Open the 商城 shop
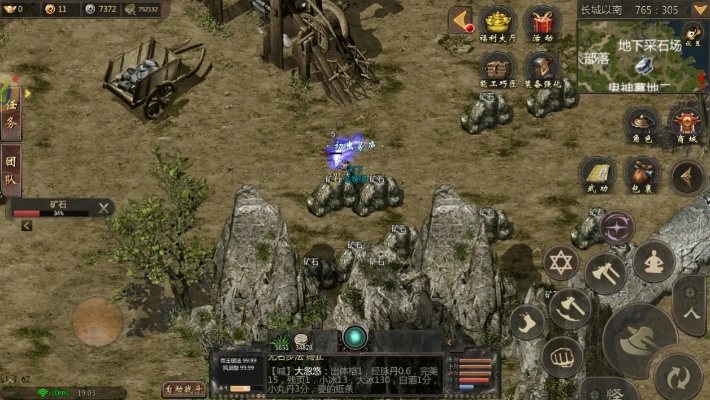The image size is (710, 400). (686, 125)
